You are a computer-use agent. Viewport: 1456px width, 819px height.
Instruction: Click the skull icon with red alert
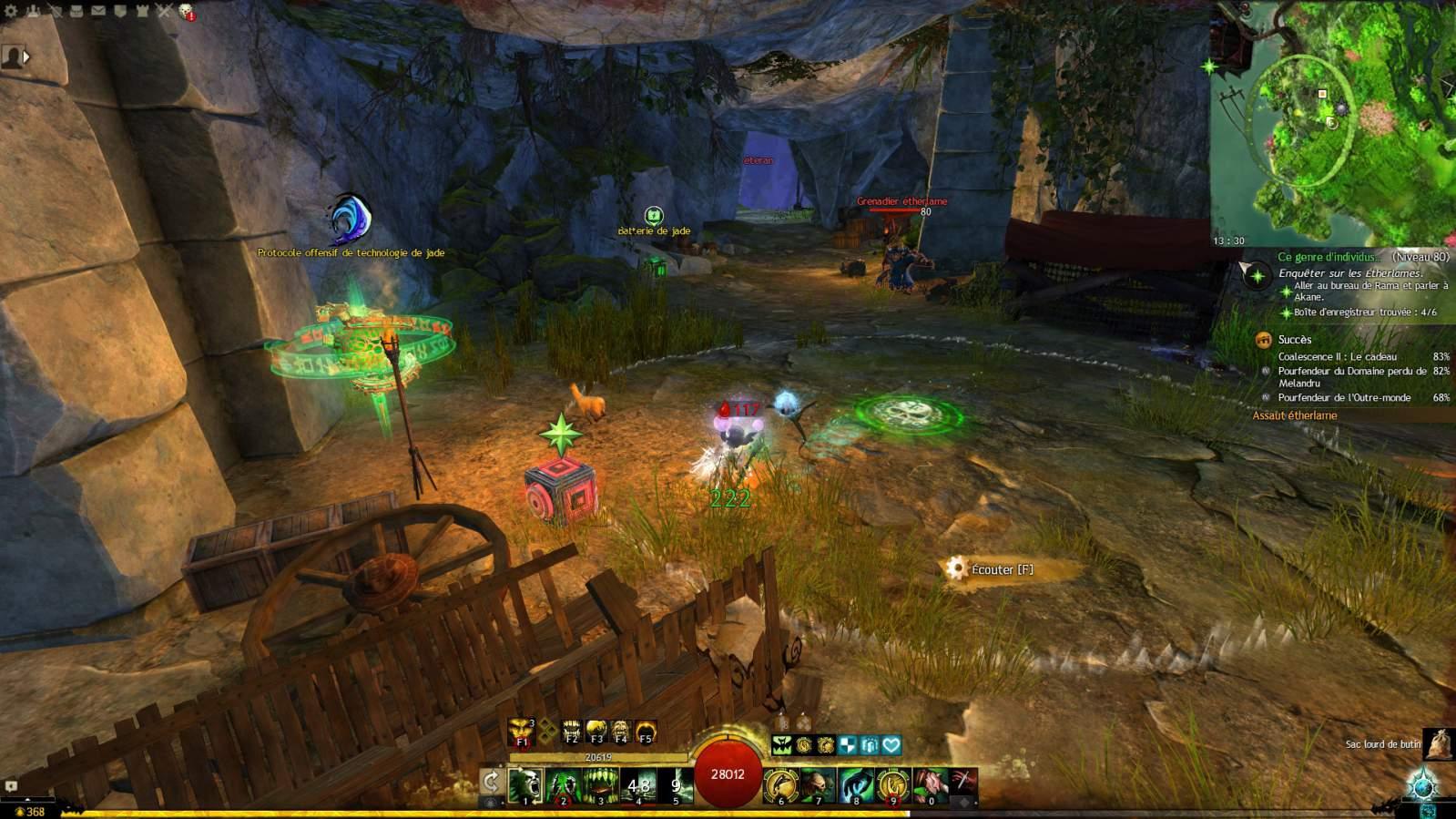pos(186,11)
